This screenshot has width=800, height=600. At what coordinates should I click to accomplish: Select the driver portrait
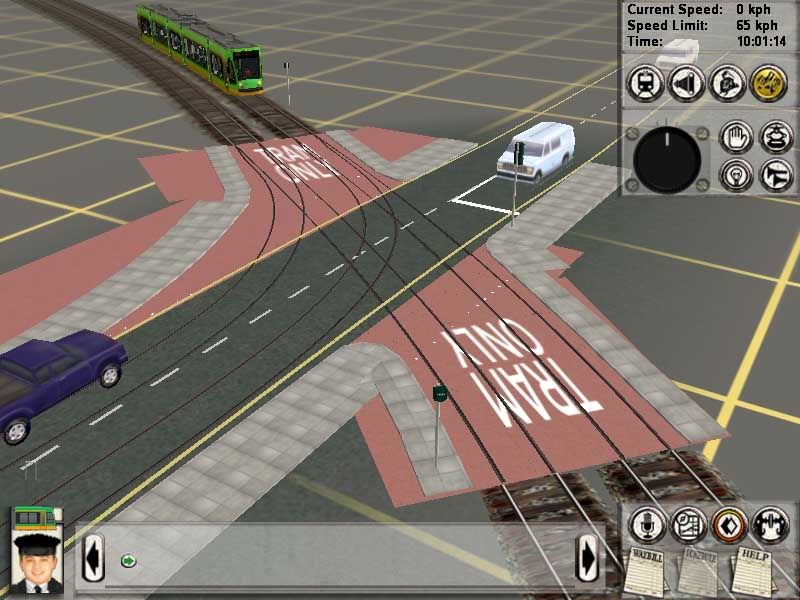pyautogui.click(x=37, y=562)
